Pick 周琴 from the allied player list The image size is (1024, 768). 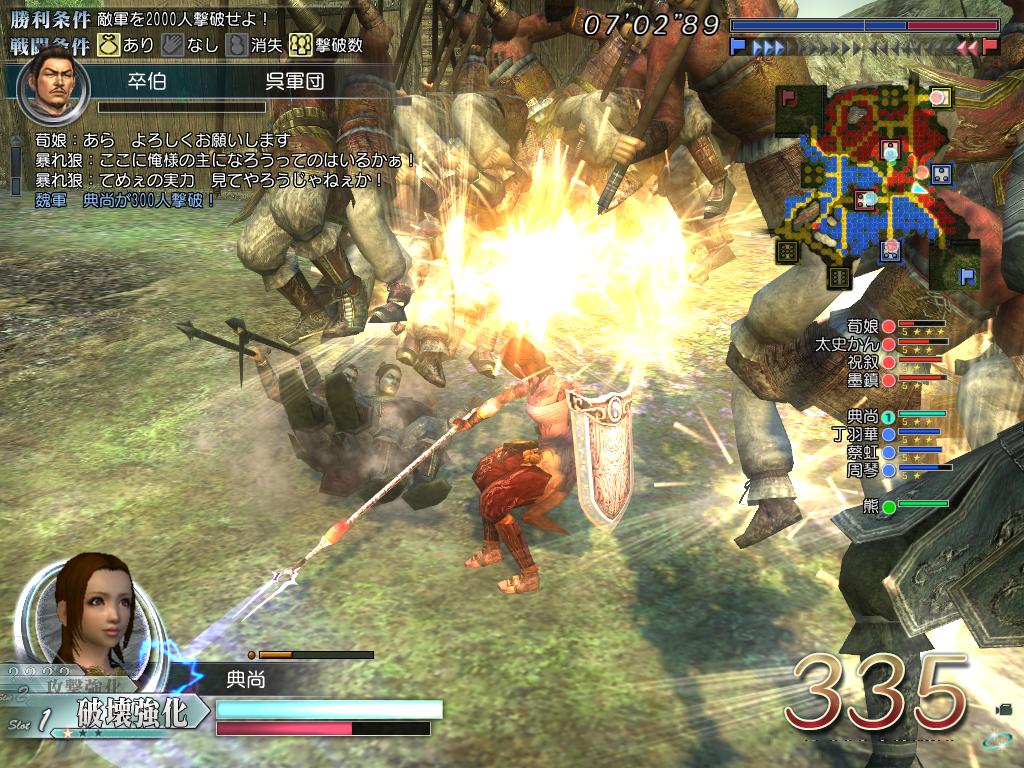(863, 469)
